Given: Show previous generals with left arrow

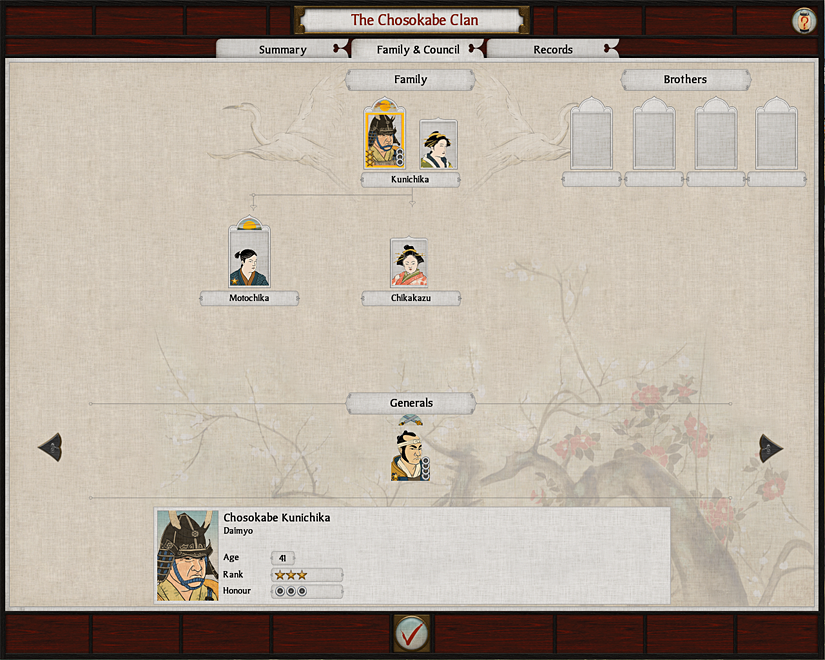Looking at the screenshot, I should (50, 448).
